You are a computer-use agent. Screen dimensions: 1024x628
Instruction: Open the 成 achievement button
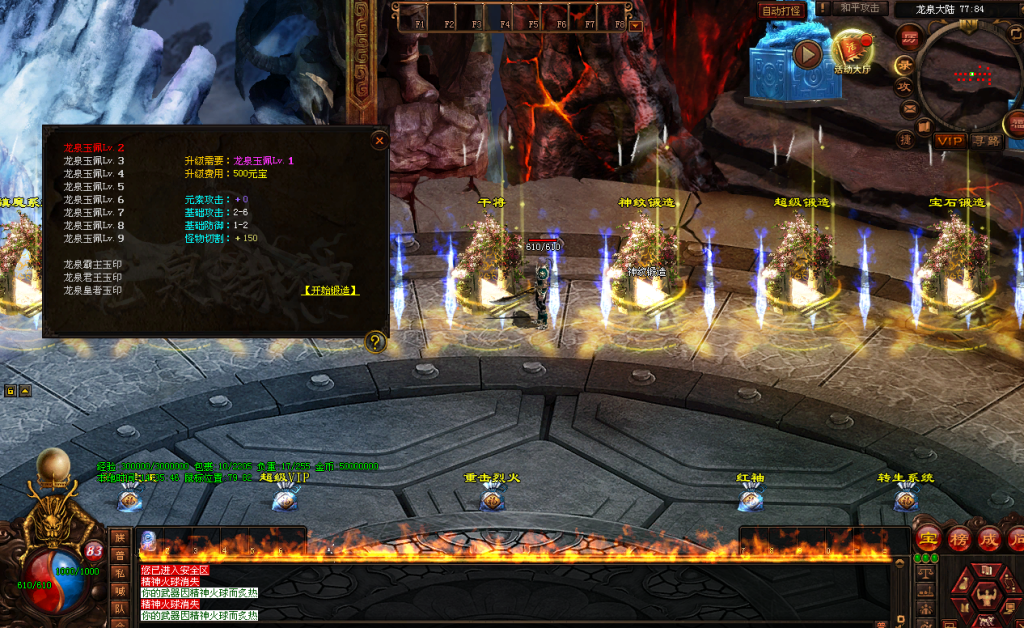pyautogui.click(x=989, y=537)
